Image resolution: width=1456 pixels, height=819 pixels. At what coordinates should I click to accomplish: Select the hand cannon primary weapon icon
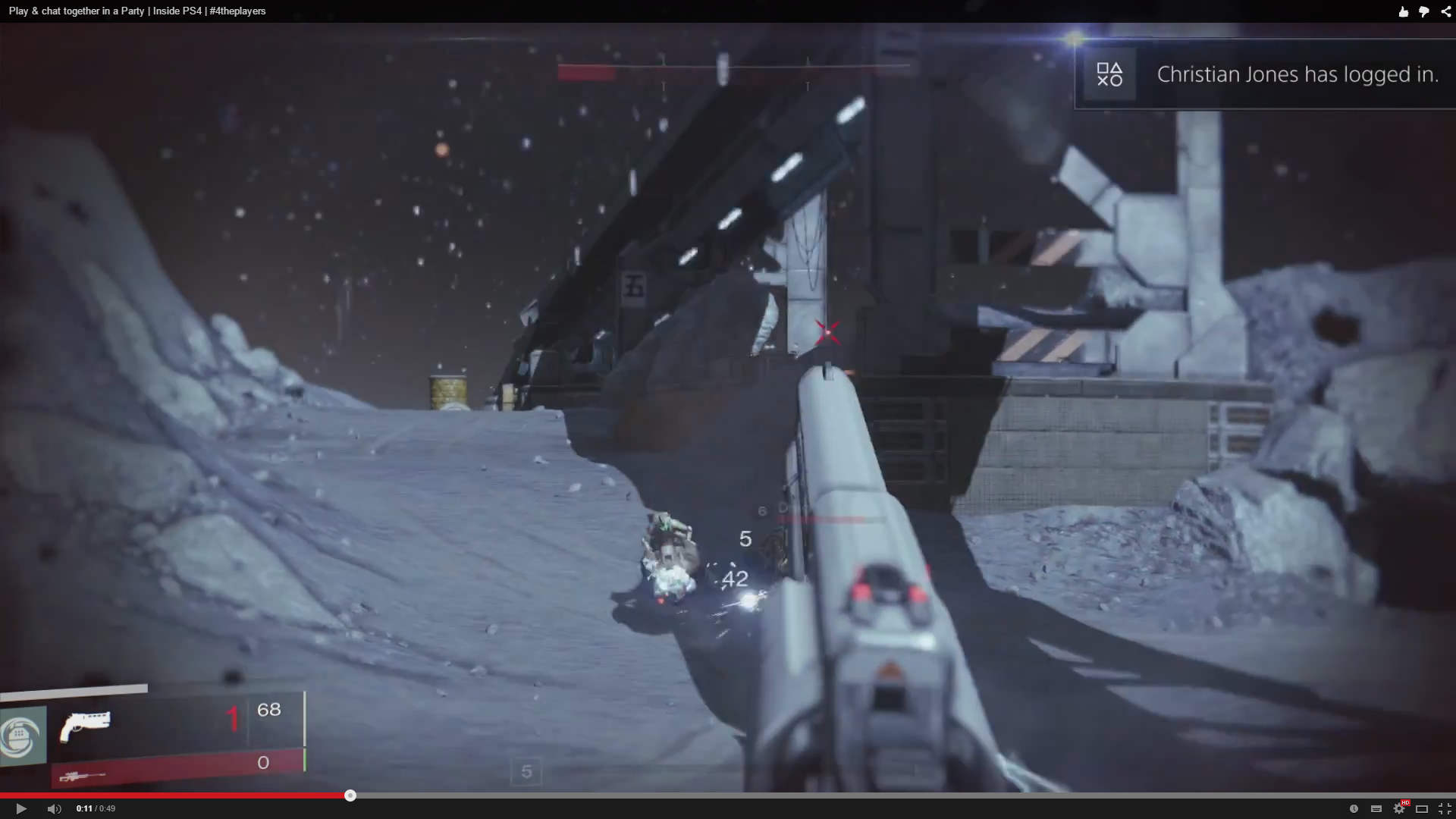85,725
